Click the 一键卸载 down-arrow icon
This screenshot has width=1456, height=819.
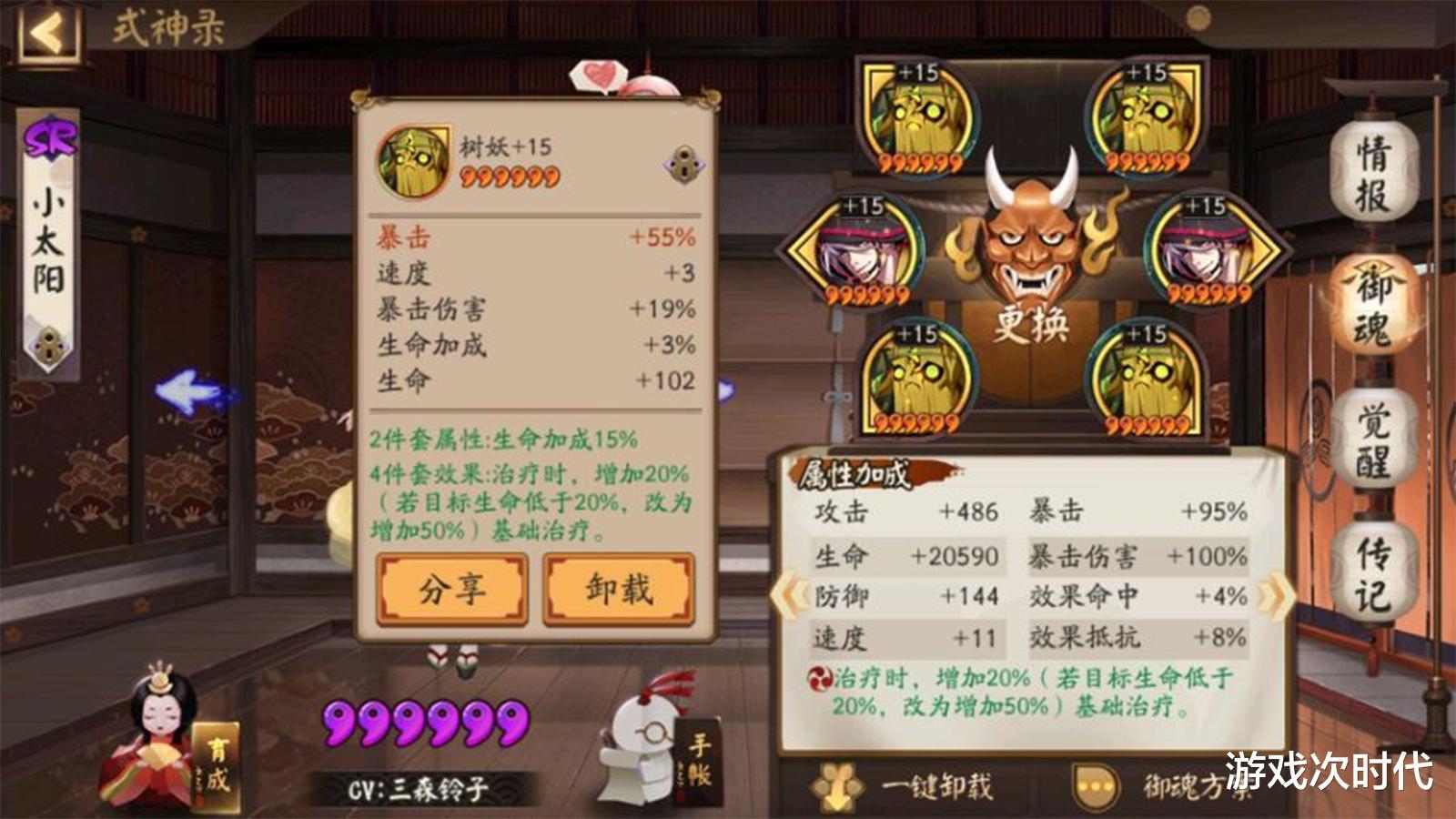[837, 784]
